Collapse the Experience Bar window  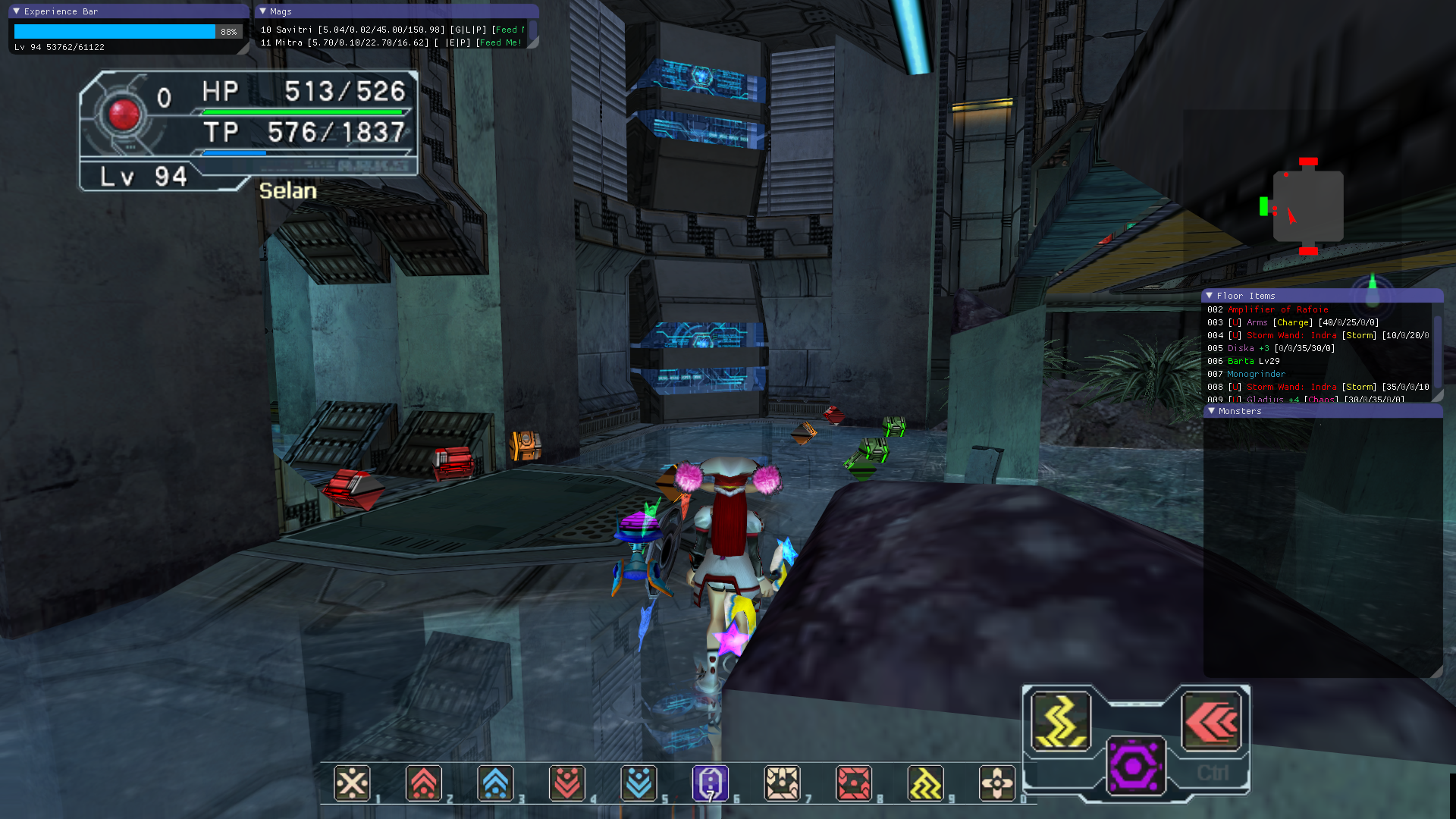[x=17, y=11]
